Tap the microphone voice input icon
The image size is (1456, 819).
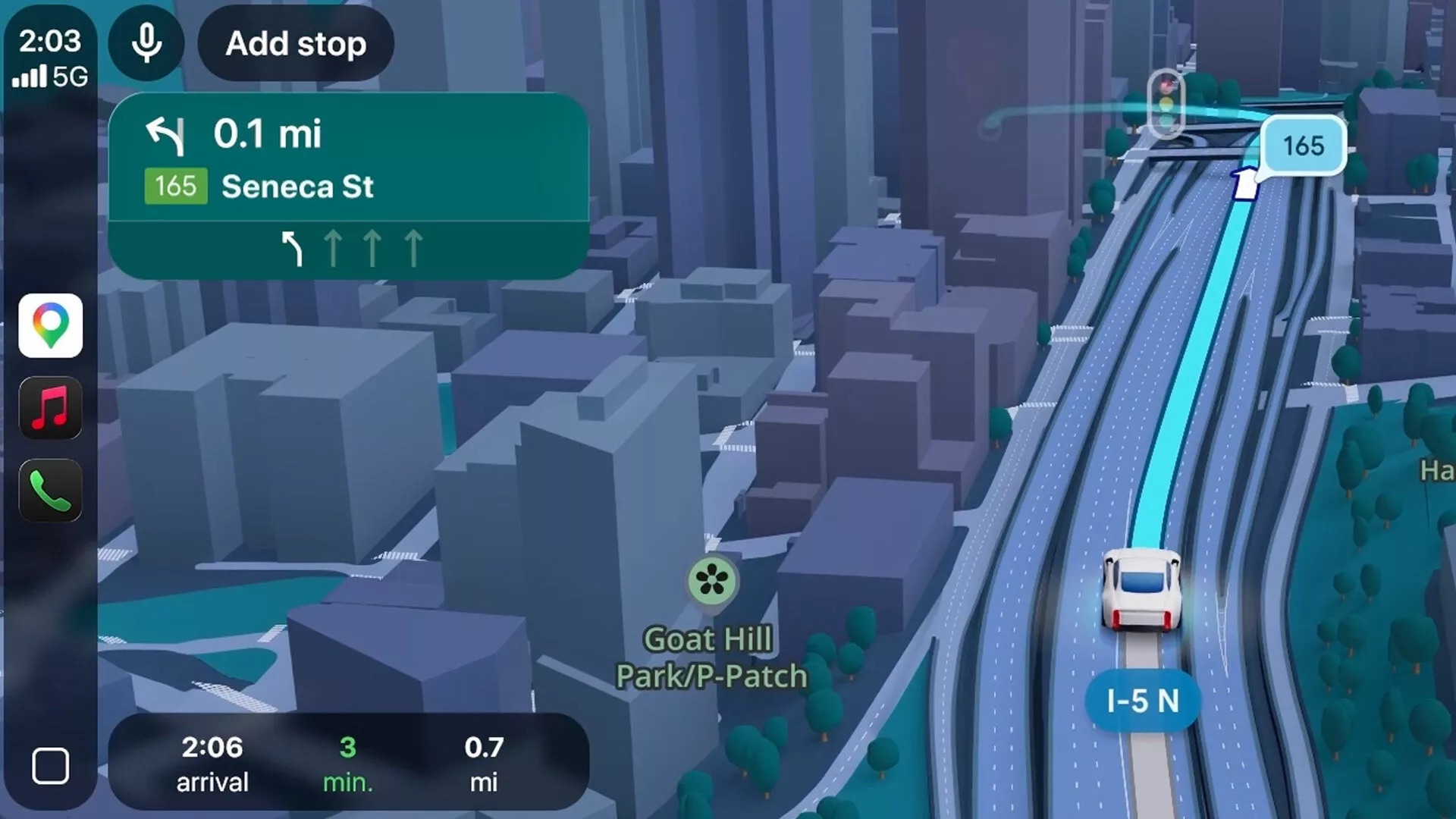tap(145, 43)
